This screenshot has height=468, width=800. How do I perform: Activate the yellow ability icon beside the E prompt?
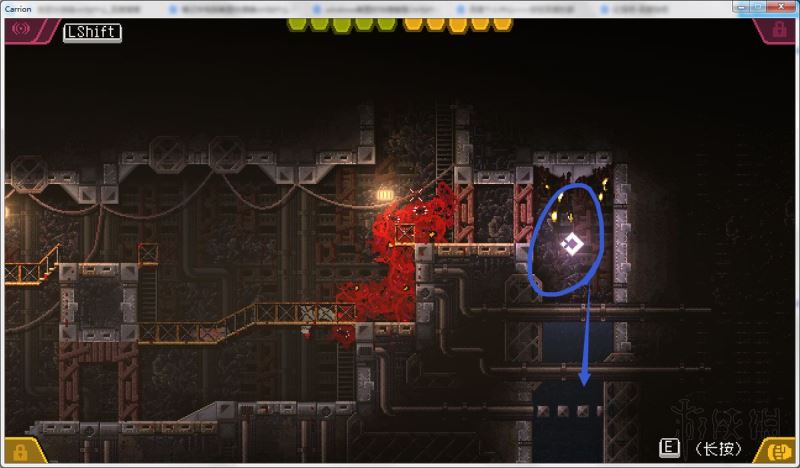778,451
